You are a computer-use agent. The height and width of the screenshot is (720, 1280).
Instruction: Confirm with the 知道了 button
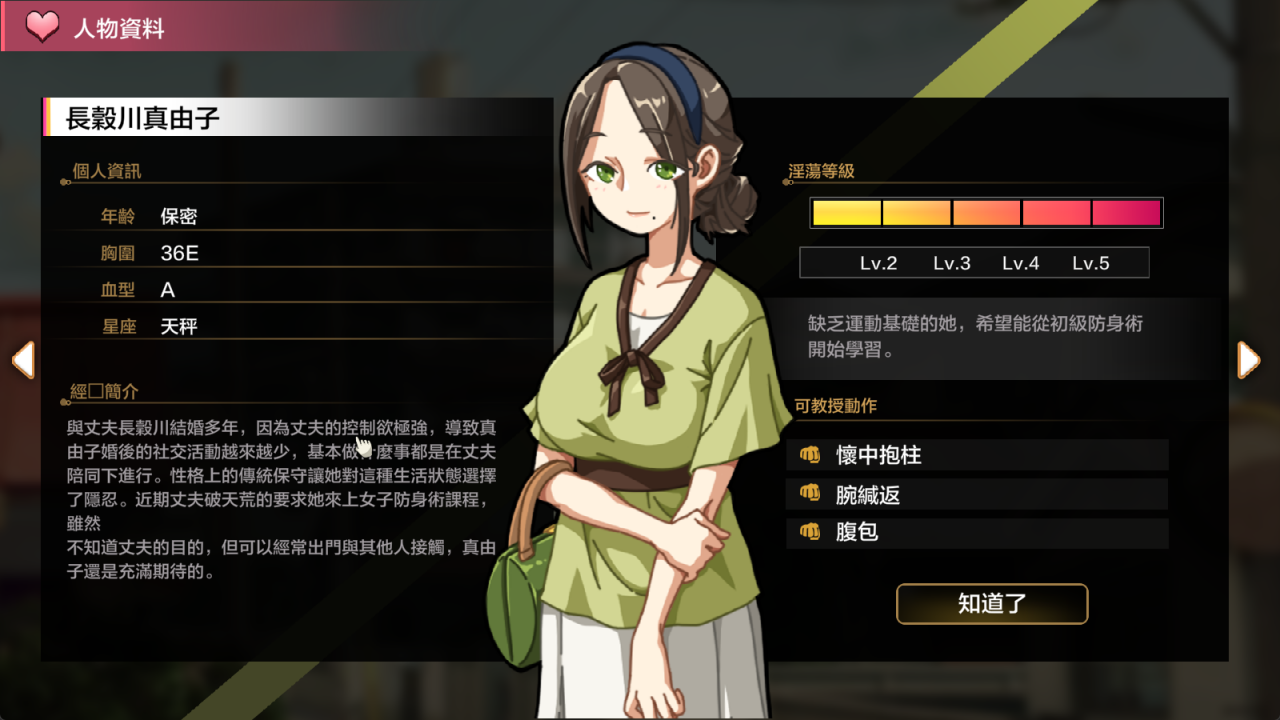click(x=991, y=604)
